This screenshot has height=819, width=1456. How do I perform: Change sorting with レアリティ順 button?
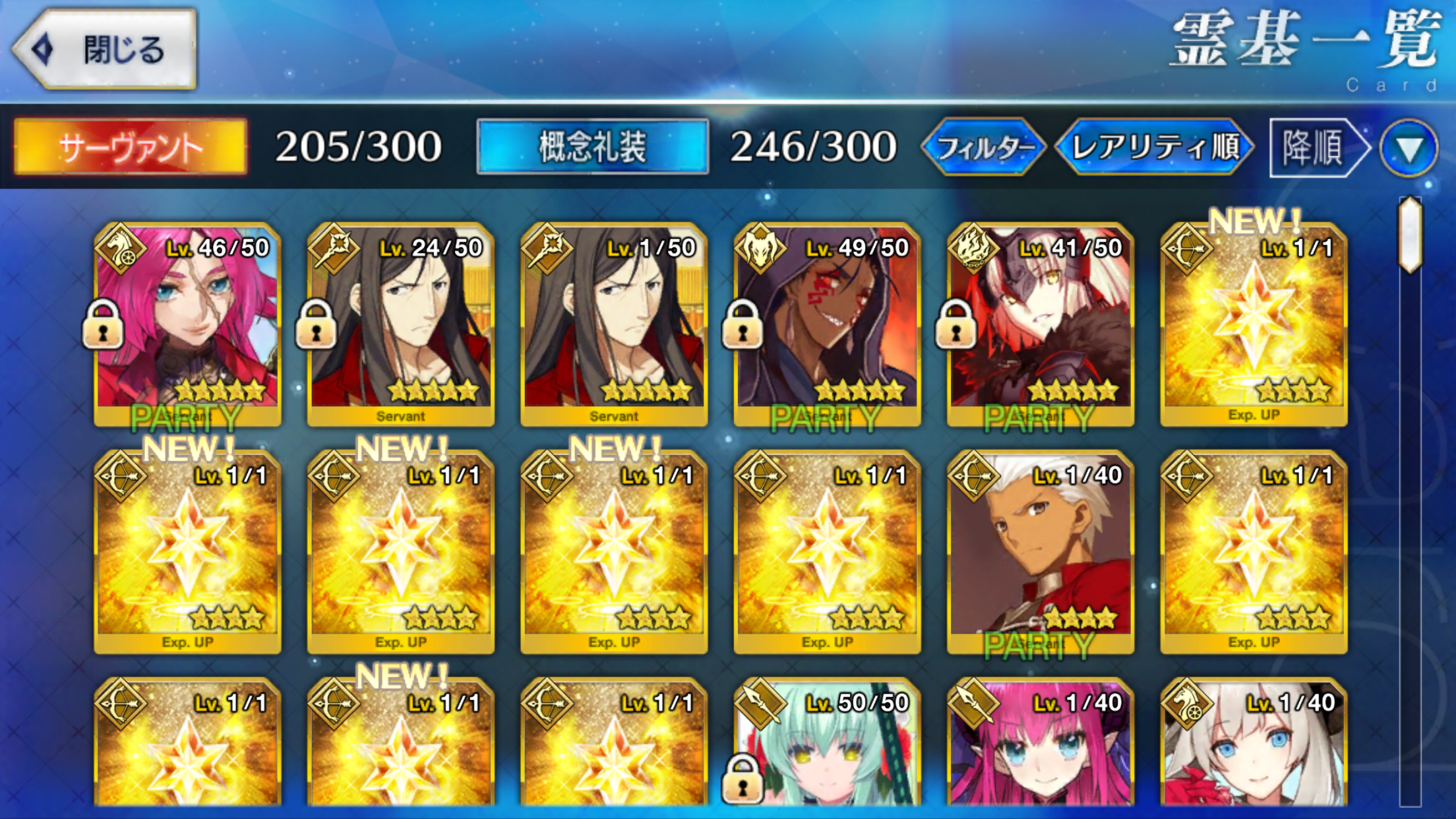pos(1154,147)
